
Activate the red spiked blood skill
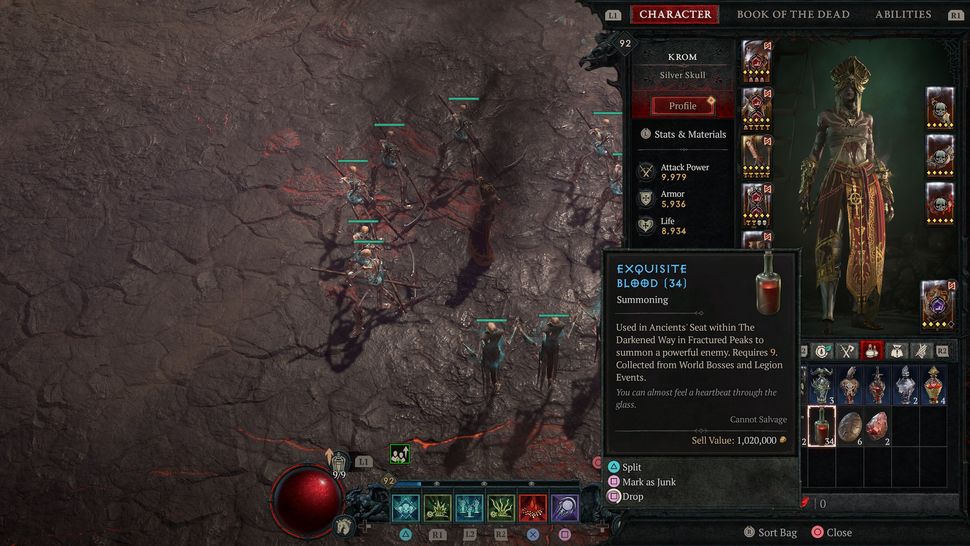532,508
